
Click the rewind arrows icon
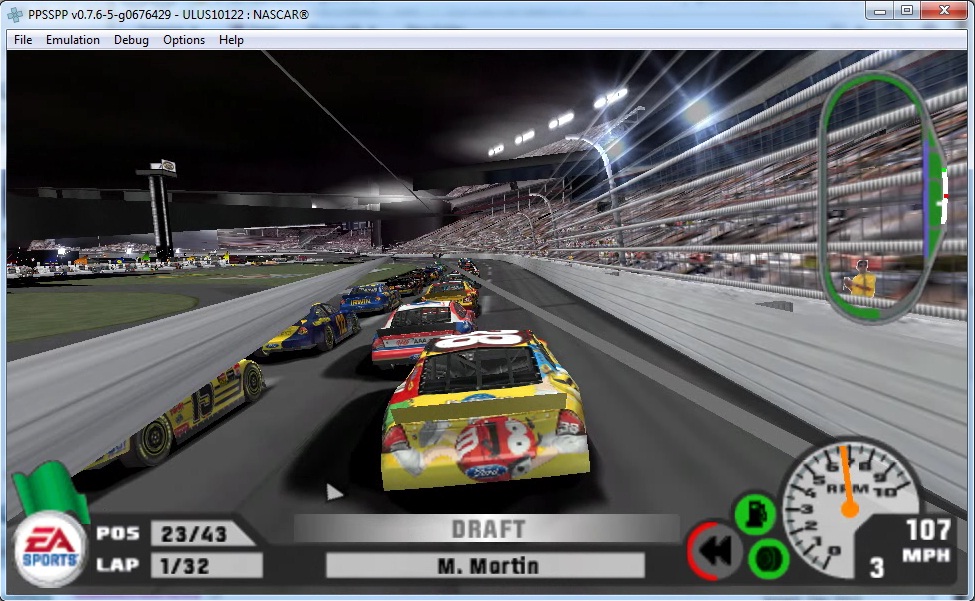coord(716,551)
